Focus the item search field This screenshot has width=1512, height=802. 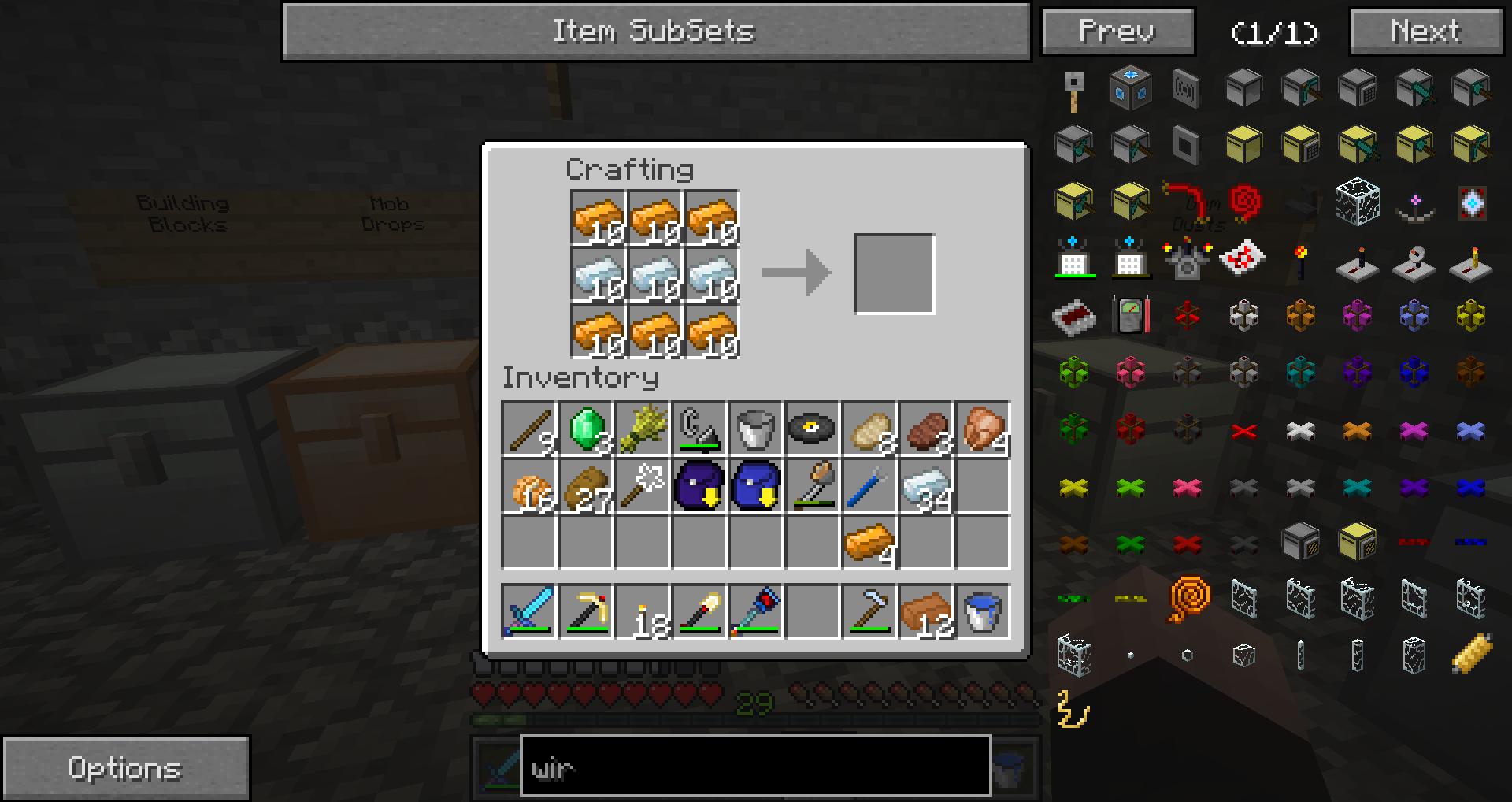(754, 767)
